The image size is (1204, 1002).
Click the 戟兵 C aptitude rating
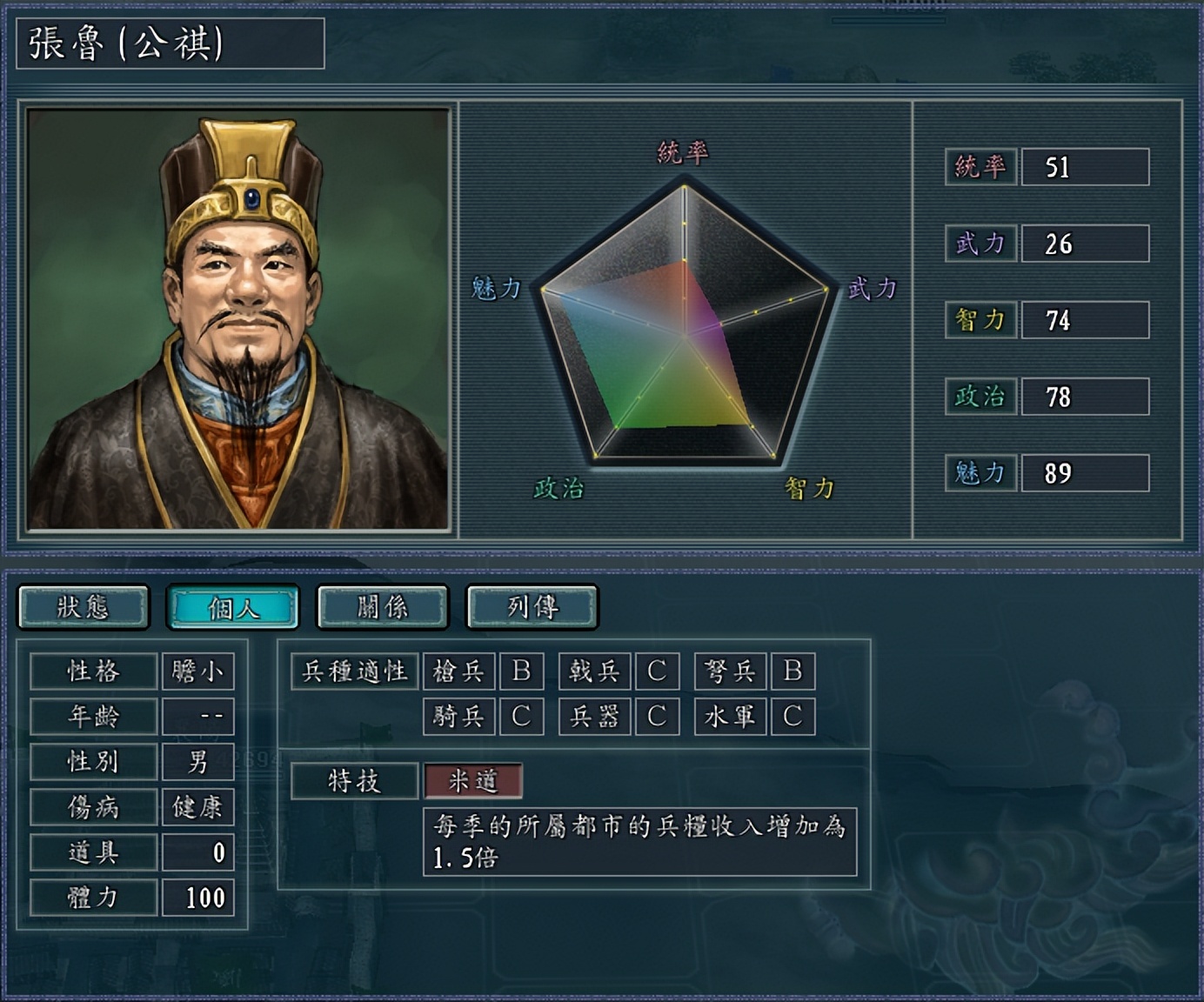point(657,671)
